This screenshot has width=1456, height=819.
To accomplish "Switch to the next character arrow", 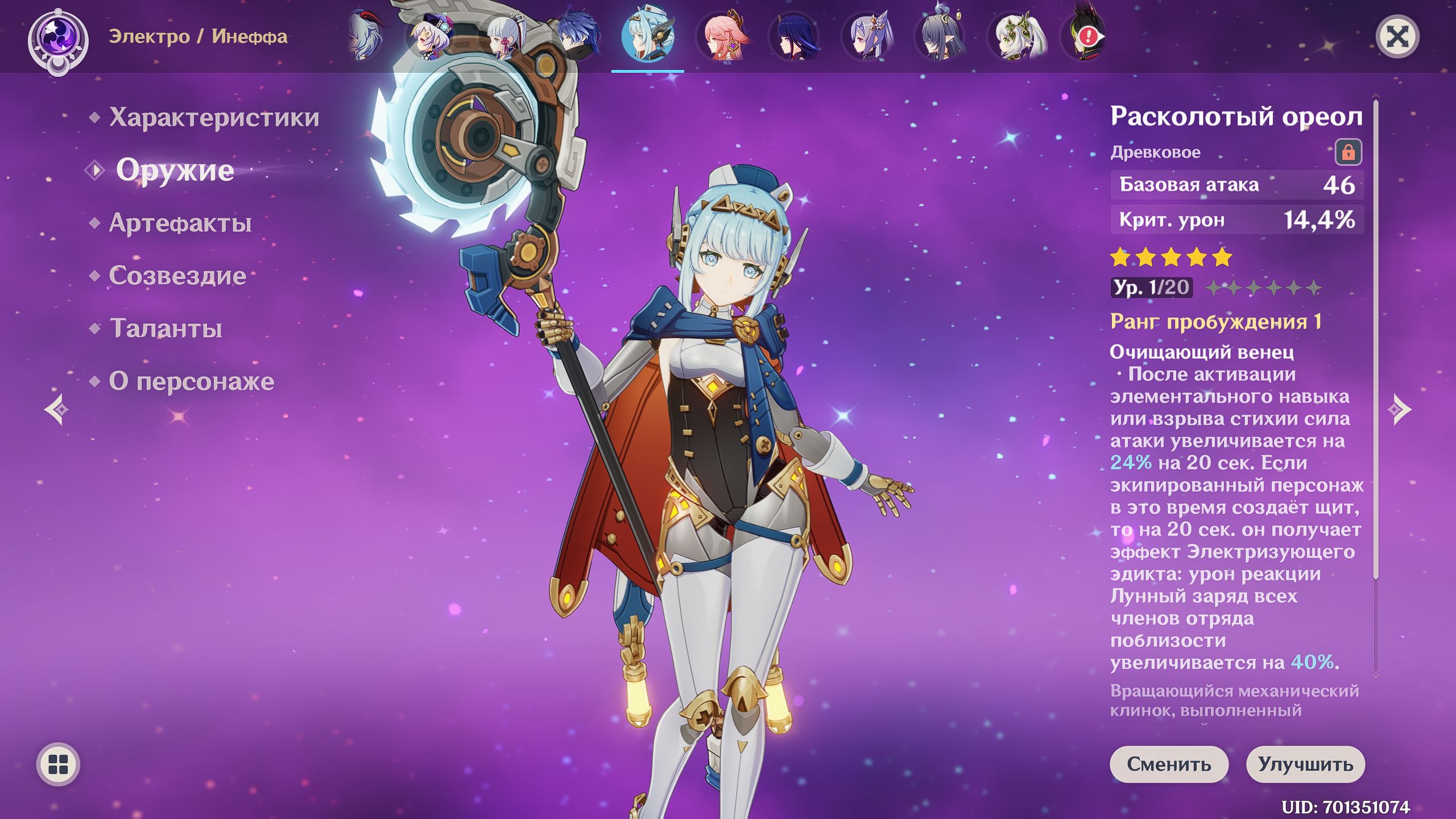I will click(1400, 409).
